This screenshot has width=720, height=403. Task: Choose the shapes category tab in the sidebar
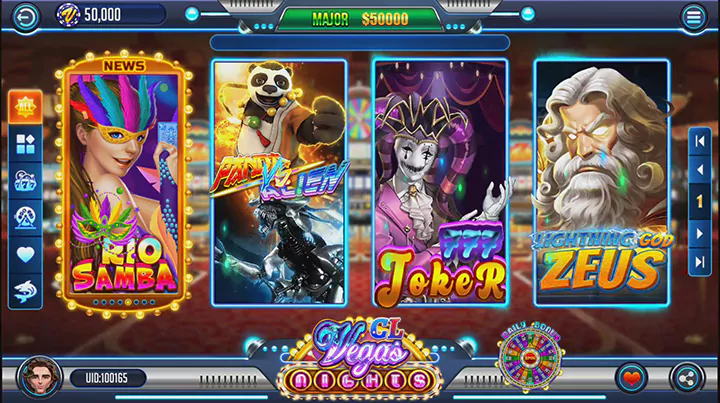click(25, 144)
